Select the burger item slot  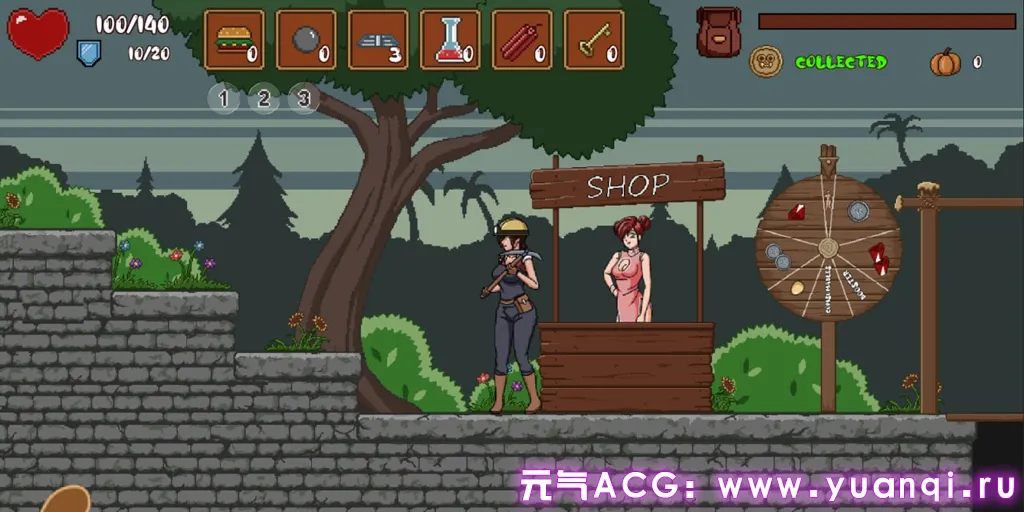tap(234, 40)
